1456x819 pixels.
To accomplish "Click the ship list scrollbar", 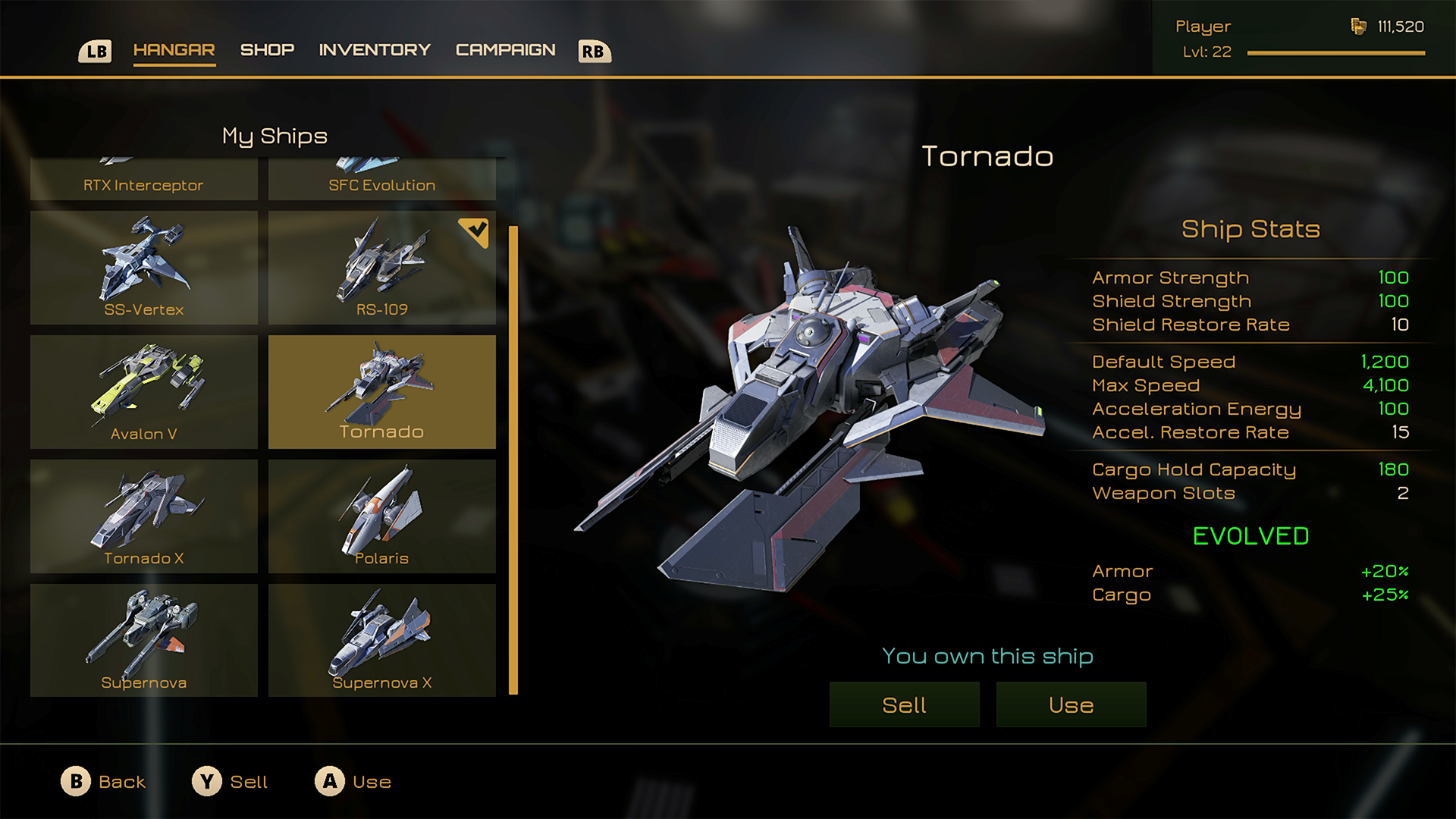I will click(513, 460).
